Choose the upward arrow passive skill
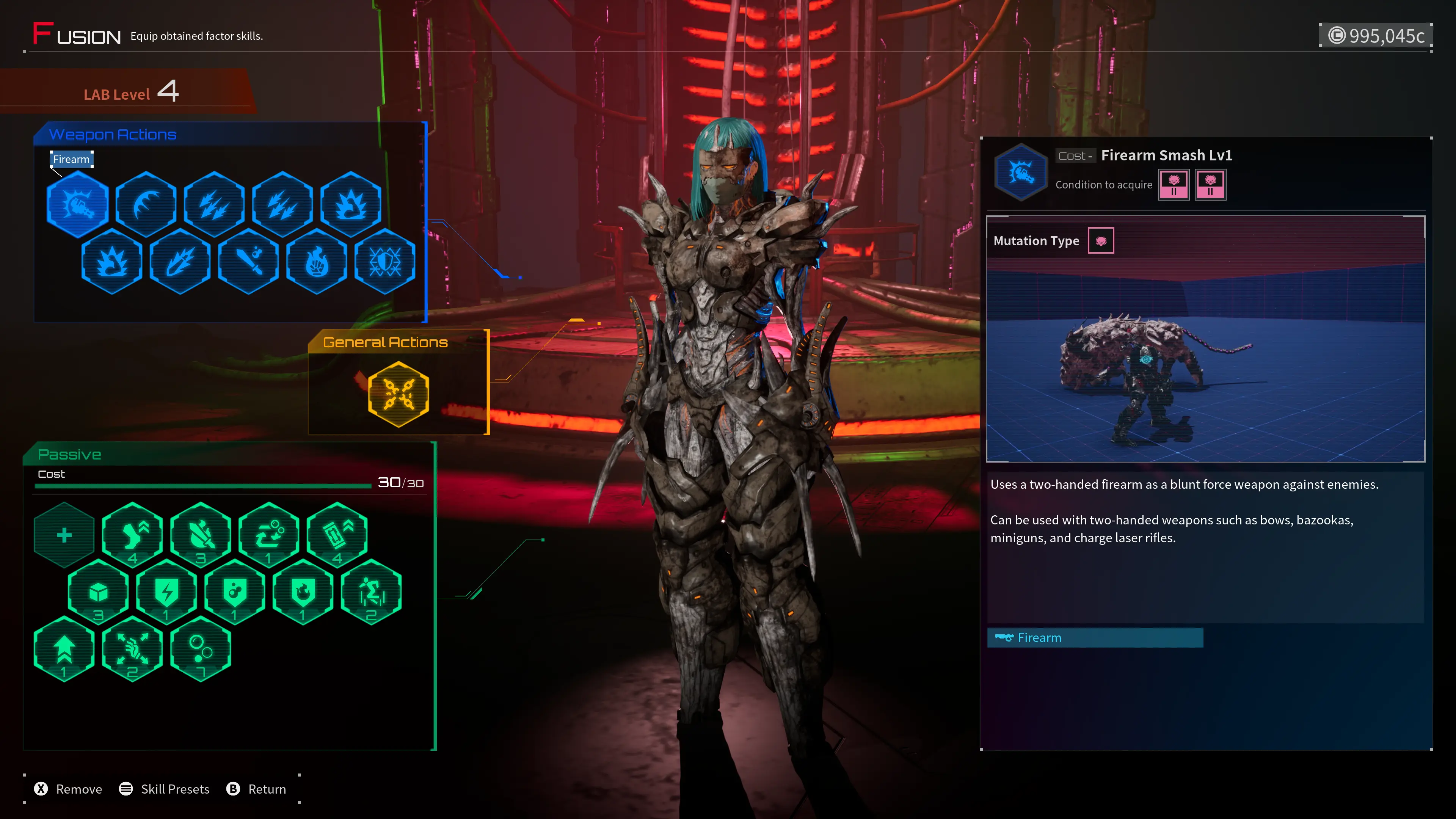The image size is (1456, 819). coord(64,649)
